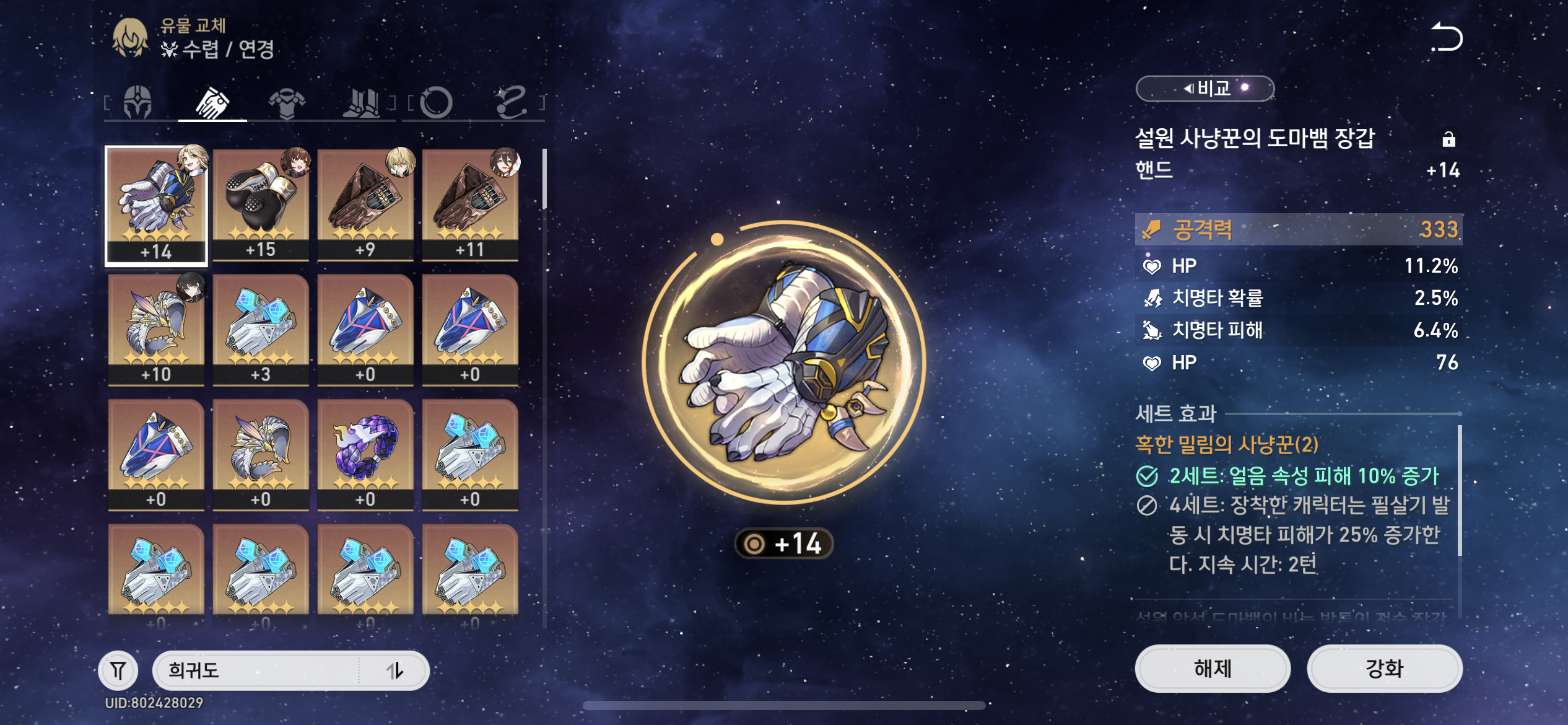Select the +11 brown leather glove relic

coord(470,204)
